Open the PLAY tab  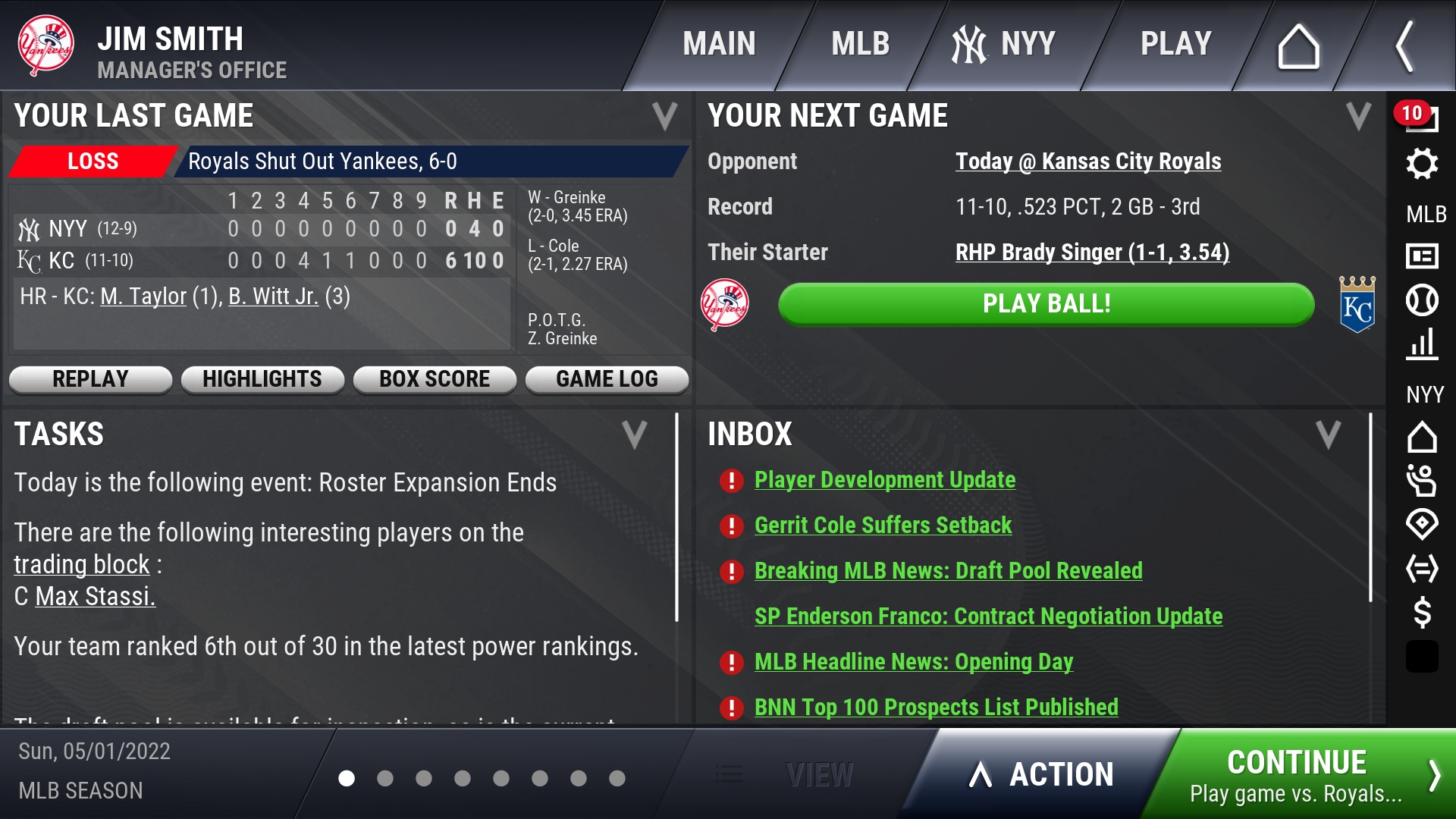coord(1176,44)
